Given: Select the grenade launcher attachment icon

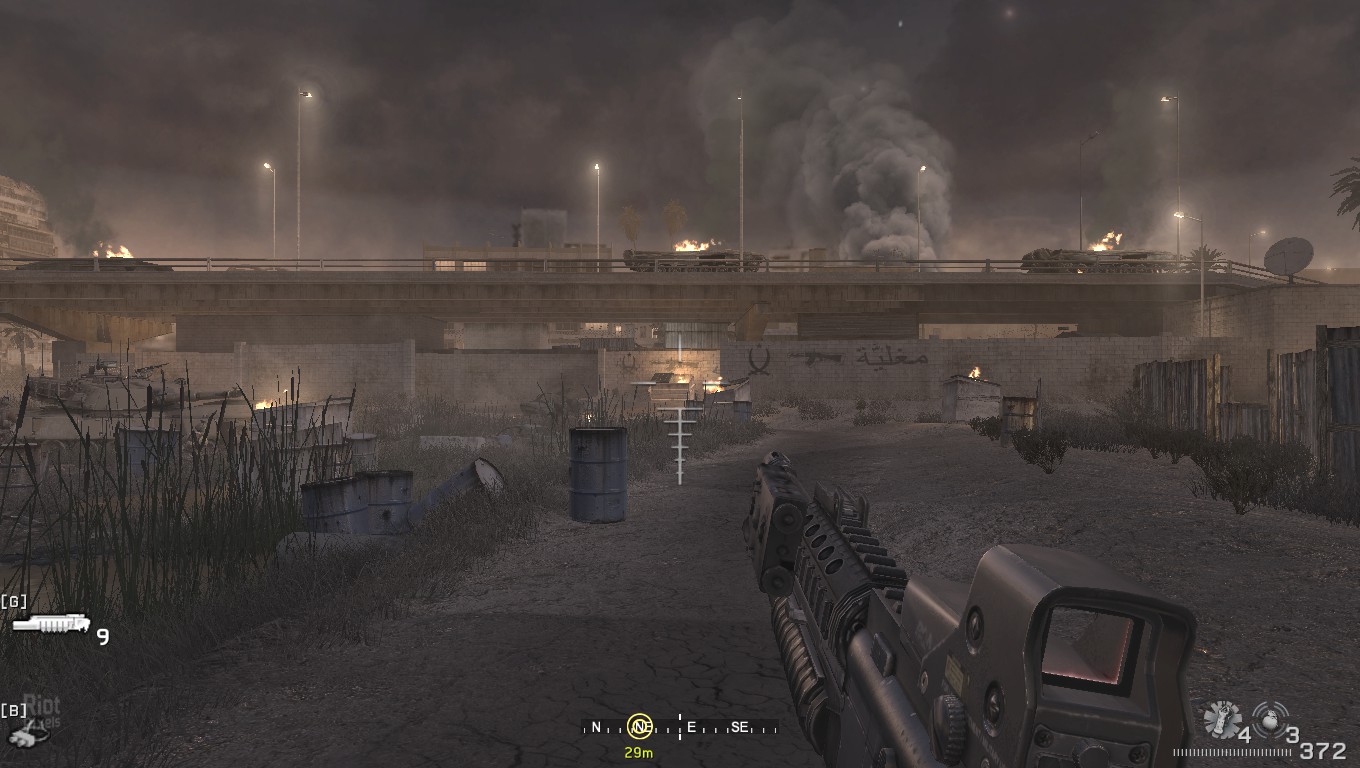Looking at the screenshot, I should [51, 624].
